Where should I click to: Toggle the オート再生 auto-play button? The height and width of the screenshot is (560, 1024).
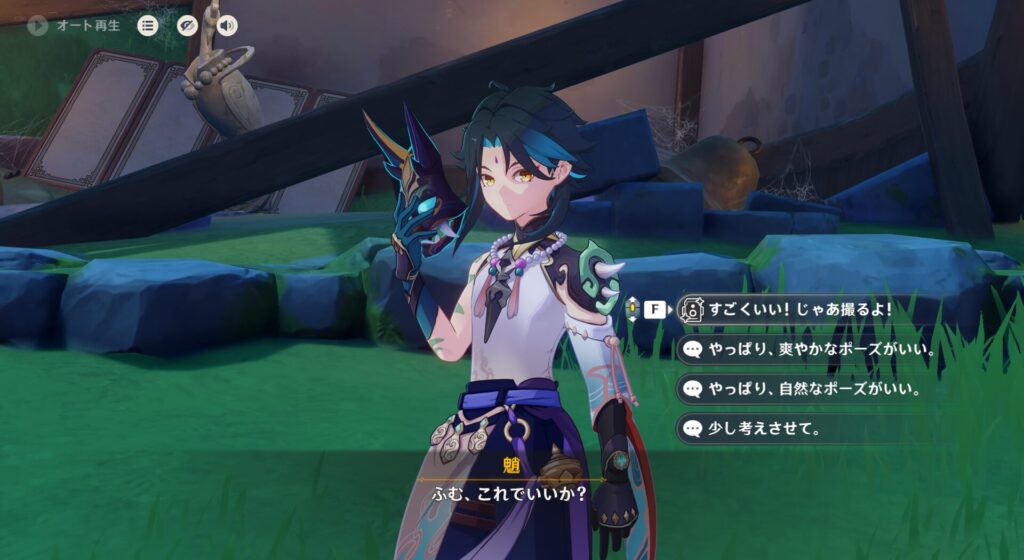tap(38, 26)
